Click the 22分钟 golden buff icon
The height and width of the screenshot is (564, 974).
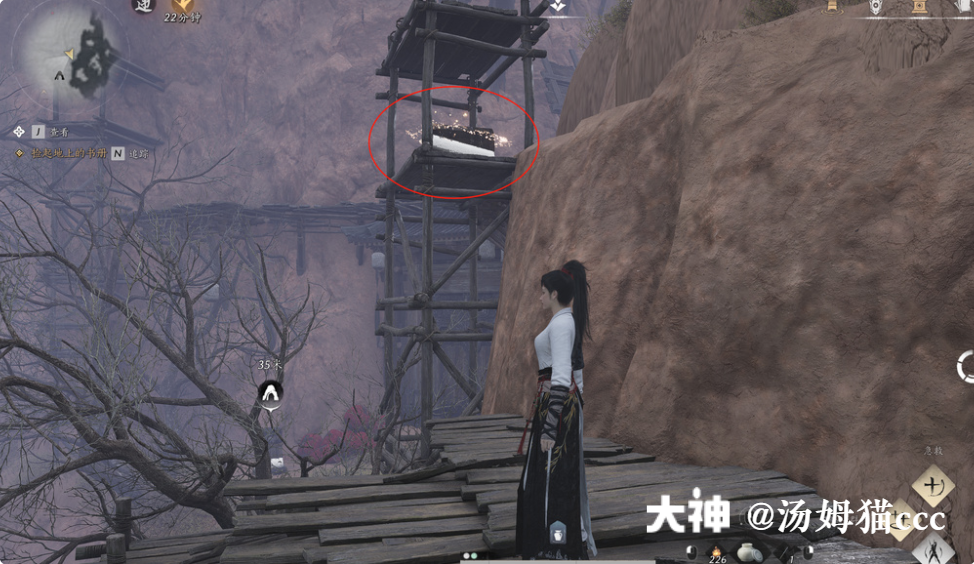184,6
